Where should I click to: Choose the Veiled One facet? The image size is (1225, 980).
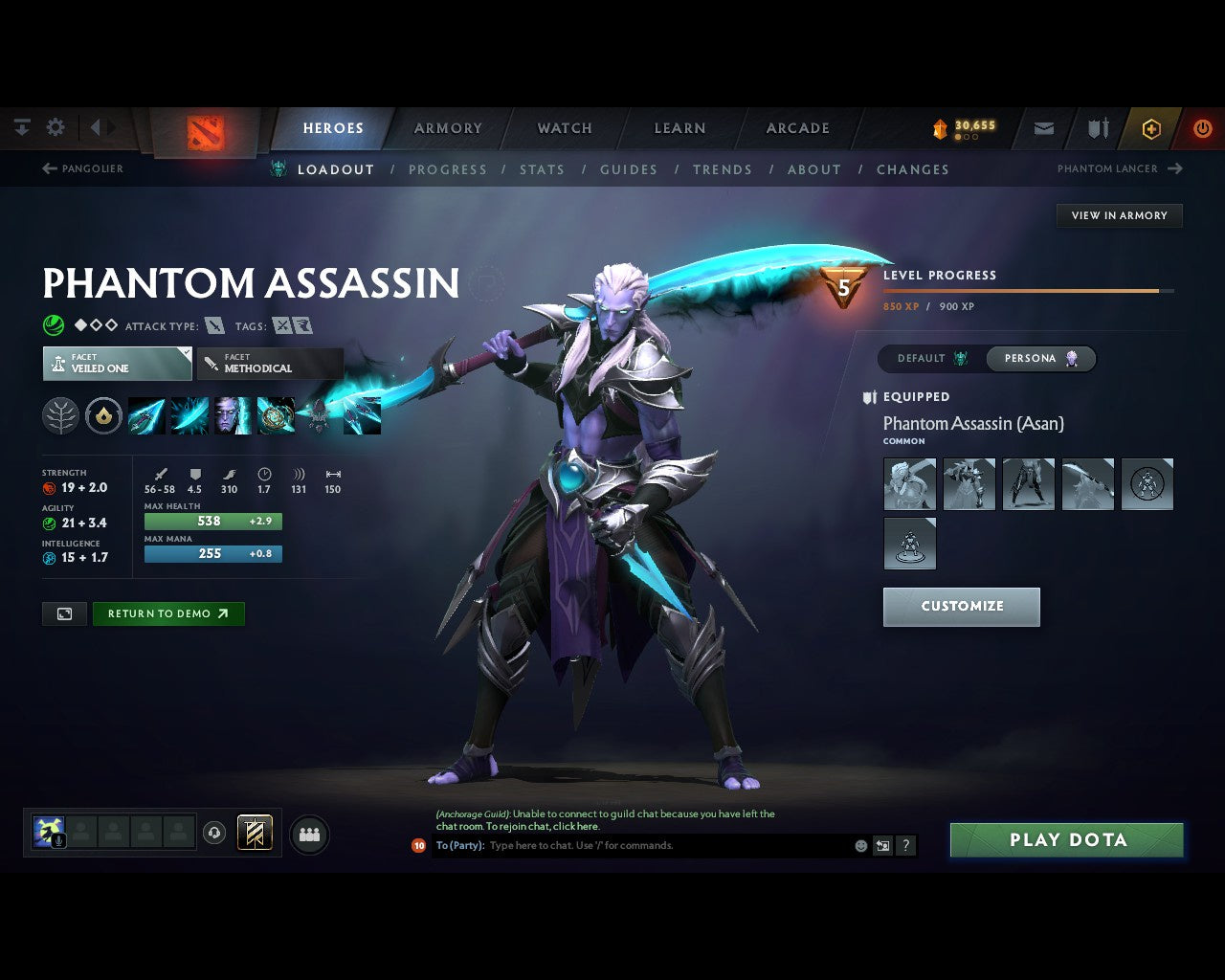(117, 364)
